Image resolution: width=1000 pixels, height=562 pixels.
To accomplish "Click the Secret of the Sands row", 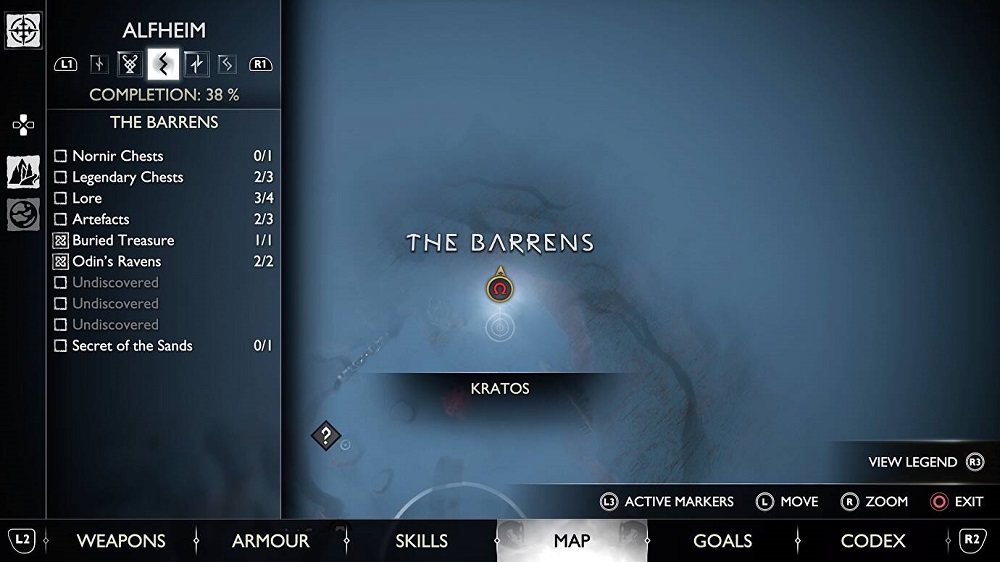I will (x=132, y=346).
